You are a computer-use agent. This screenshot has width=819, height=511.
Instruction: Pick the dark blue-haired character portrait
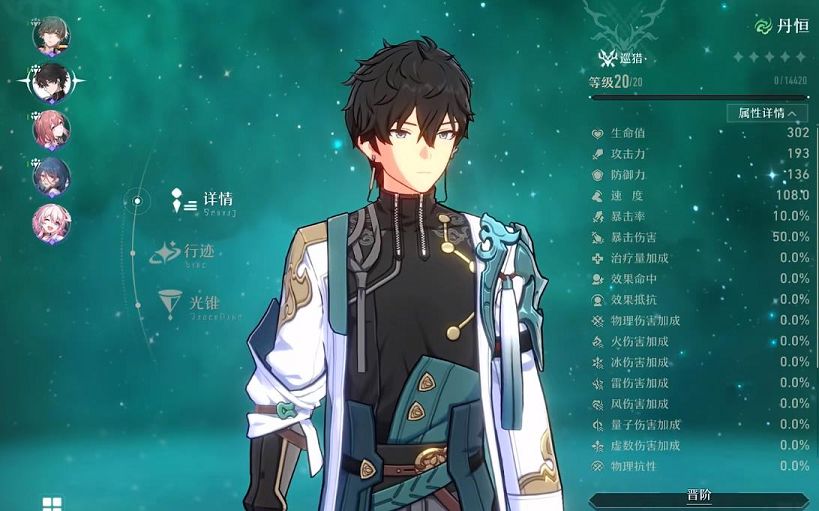51,176
